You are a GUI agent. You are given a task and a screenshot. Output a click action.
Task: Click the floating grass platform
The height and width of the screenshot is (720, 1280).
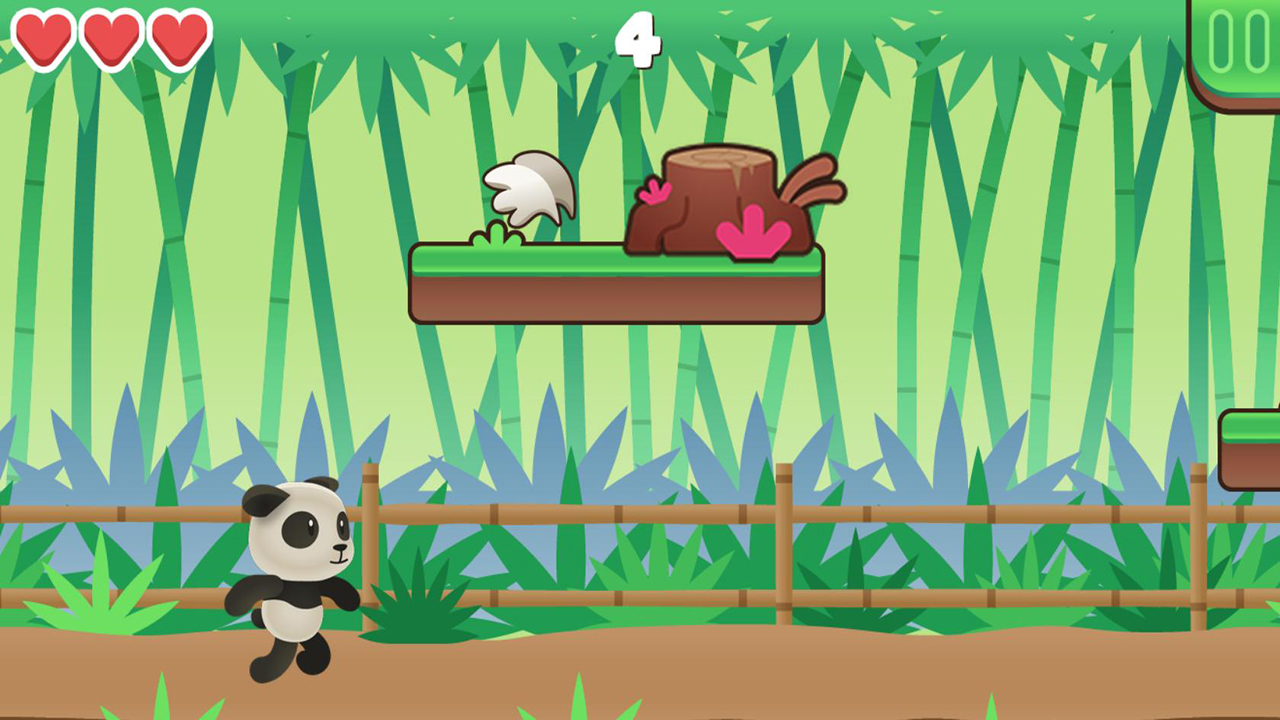[x=560, y=290]
